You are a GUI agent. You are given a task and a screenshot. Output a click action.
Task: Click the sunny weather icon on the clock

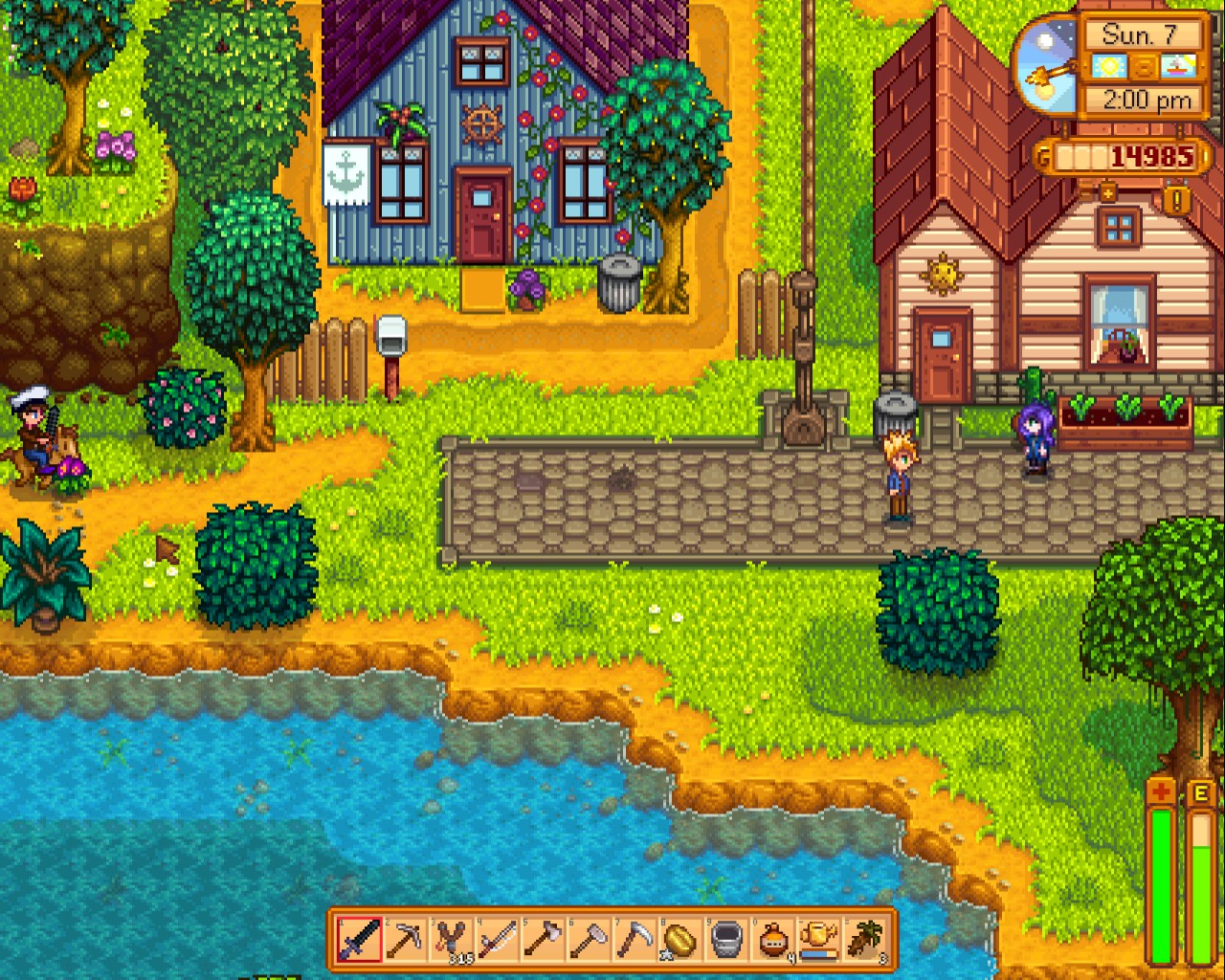click(1110, 67)
